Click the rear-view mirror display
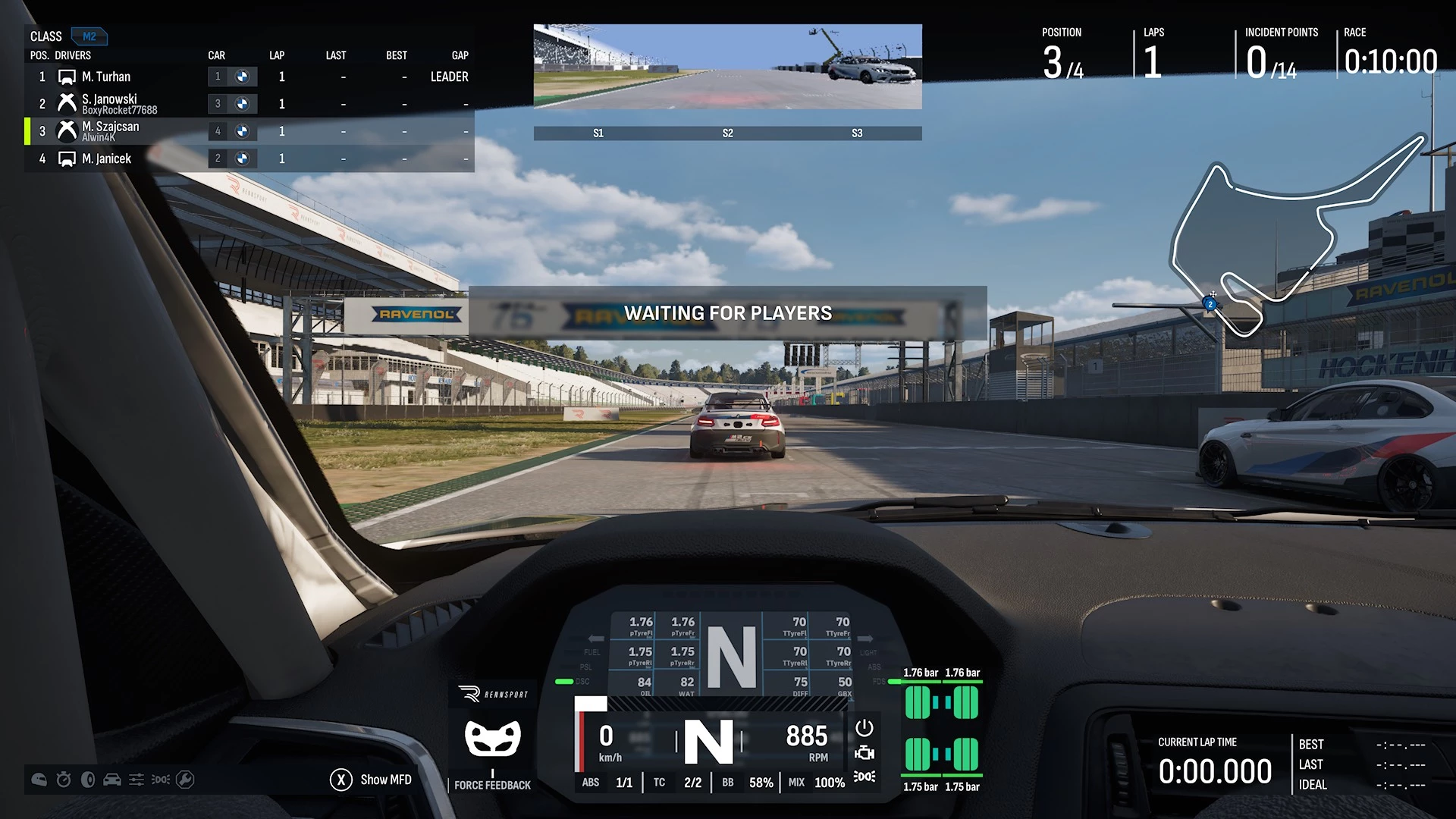This screenshot has height=819, width=1456. (x=727, y=67)
